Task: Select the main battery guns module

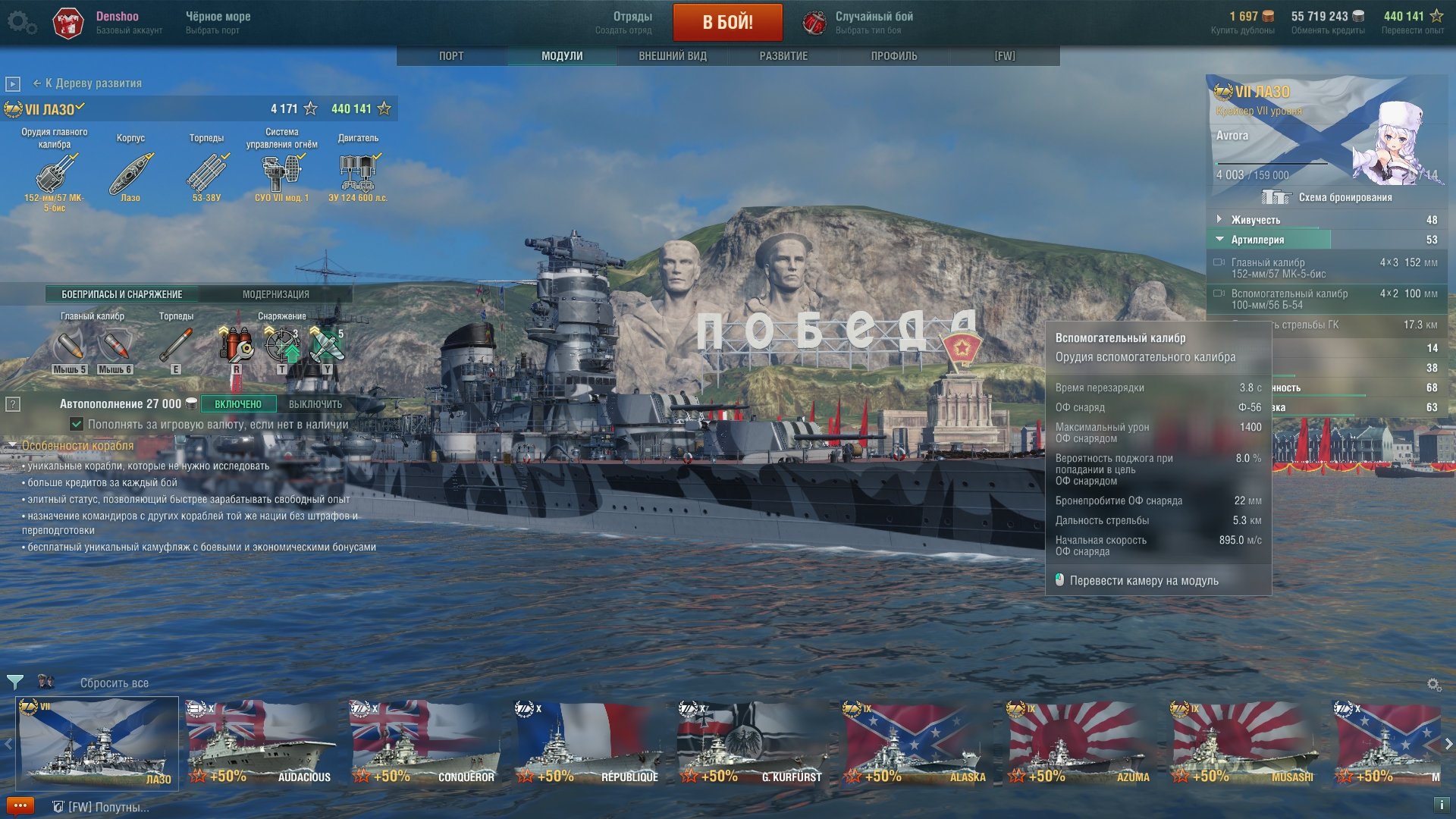Action: pyautogui.click(x=55, y=173)
